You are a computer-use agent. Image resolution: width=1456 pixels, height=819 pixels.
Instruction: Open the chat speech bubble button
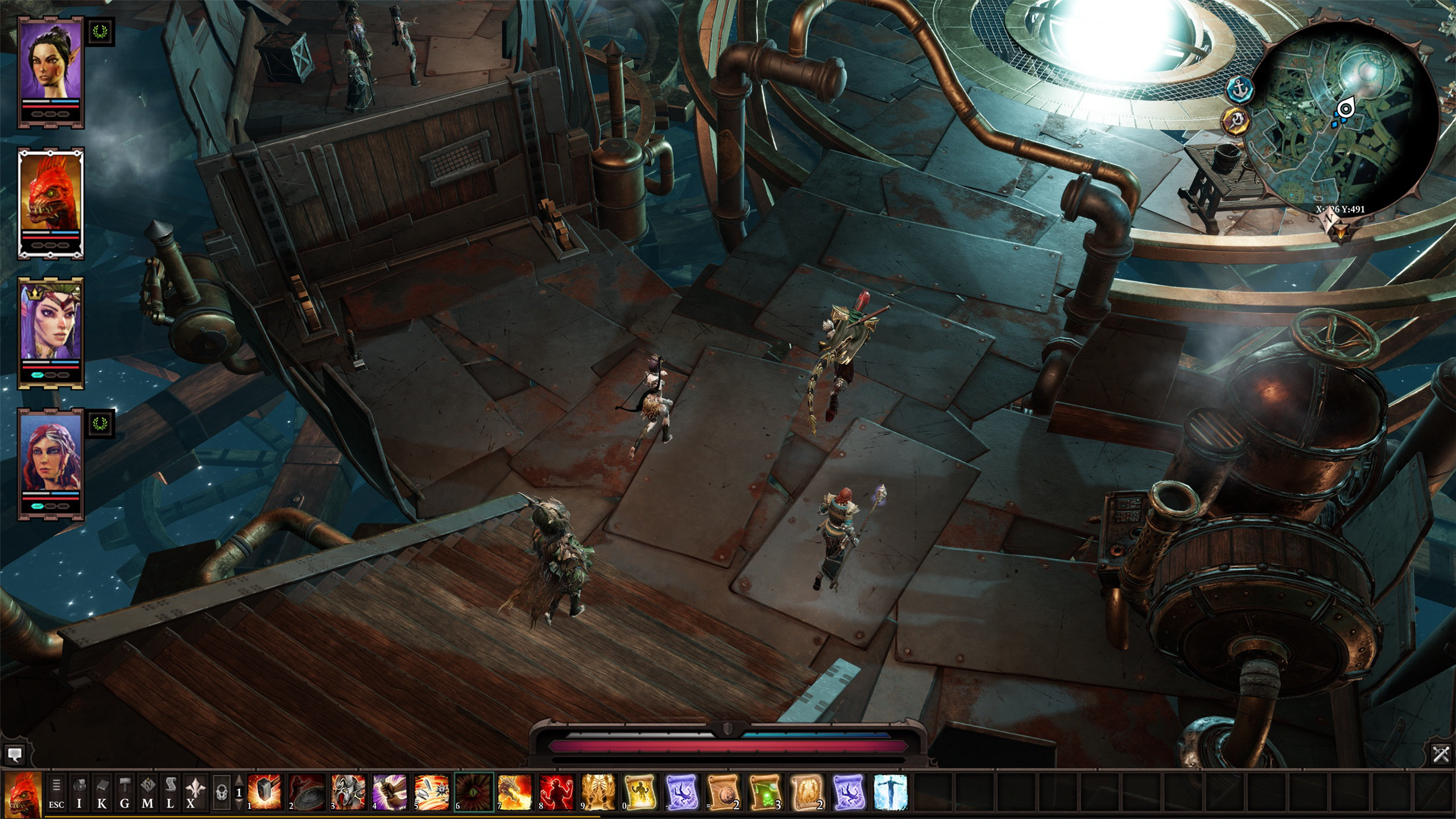[x=14, y=755]
